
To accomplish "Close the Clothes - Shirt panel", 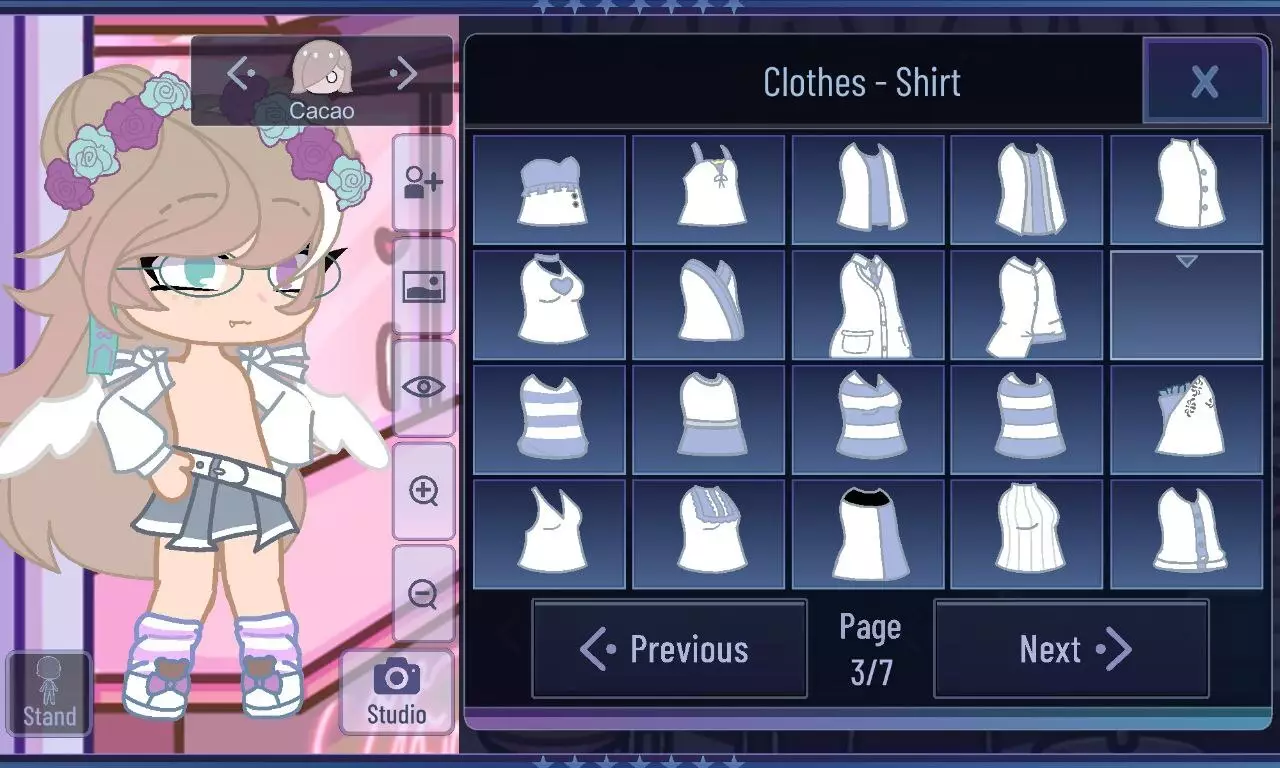I will [1205, 83].
